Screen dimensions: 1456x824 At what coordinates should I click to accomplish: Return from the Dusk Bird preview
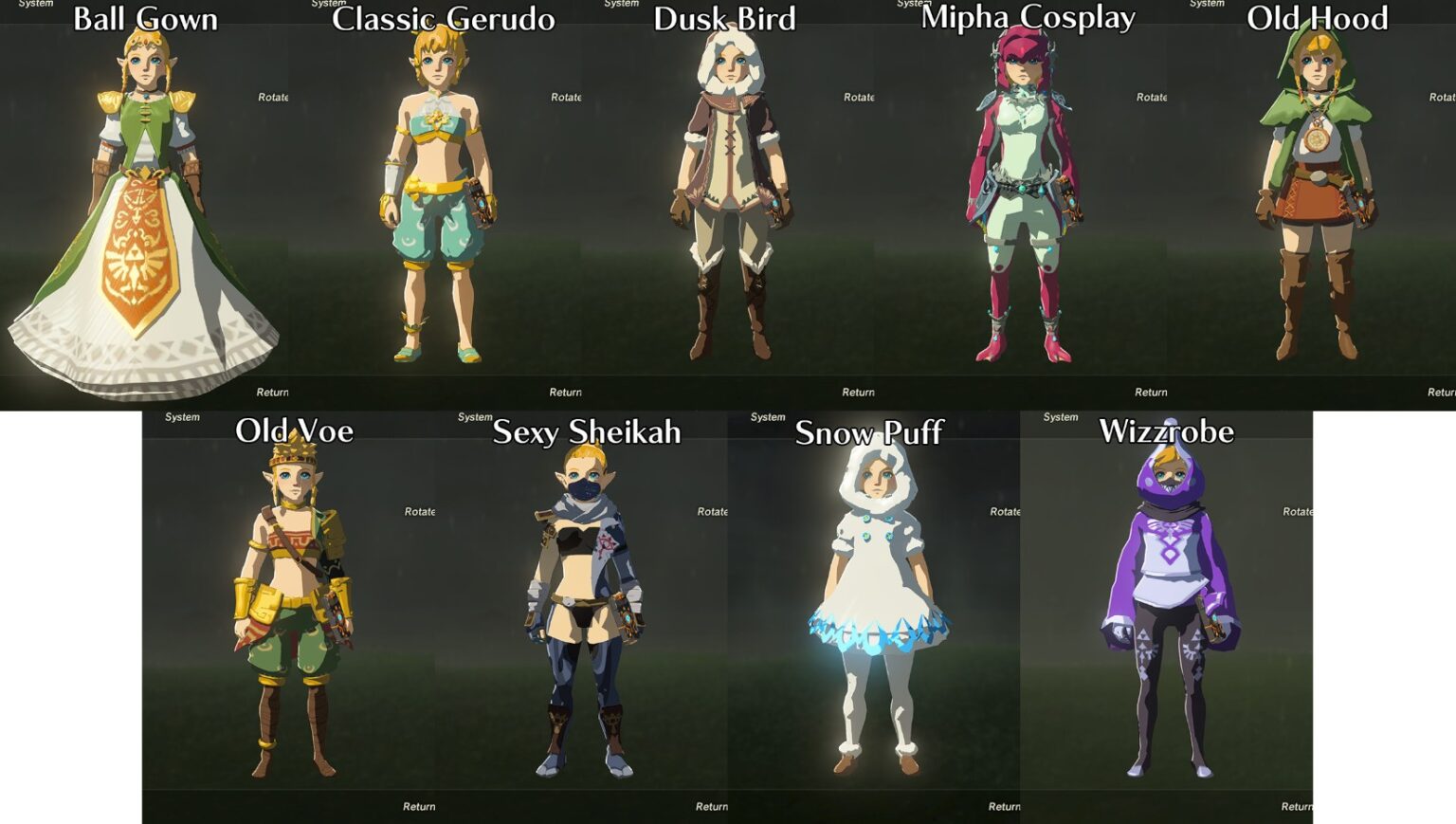[856, 392]
